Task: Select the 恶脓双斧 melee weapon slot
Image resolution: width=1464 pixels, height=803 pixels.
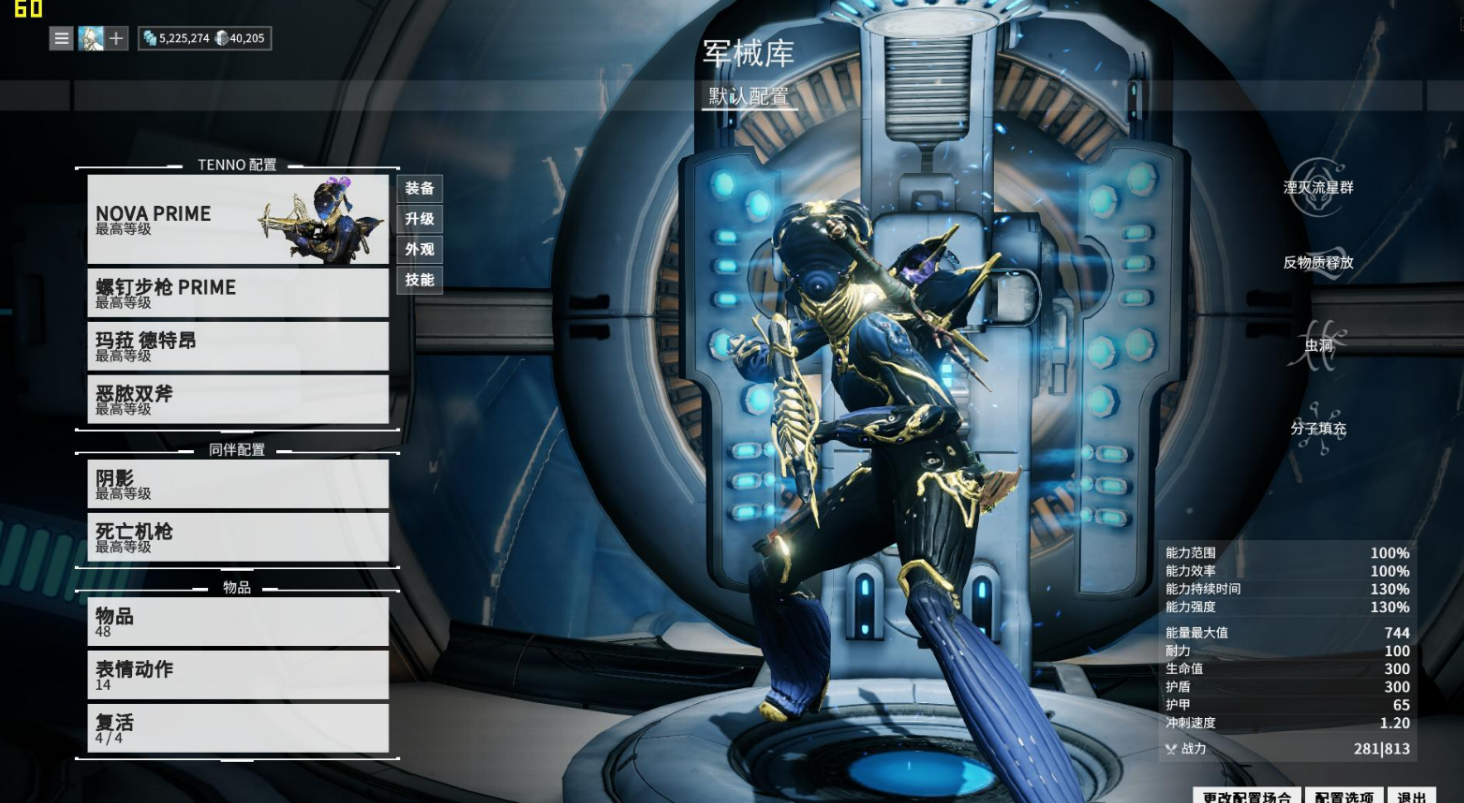Action: pyautogui.click(x=238, y=399)
